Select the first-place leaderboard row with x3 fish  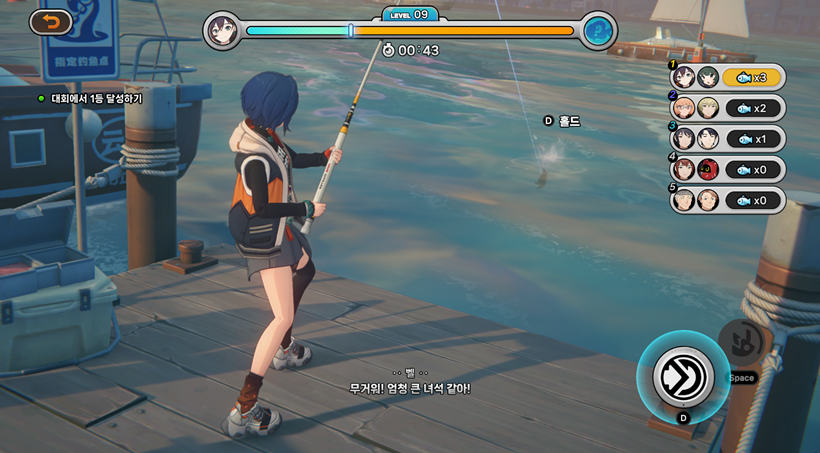[x=729, y=77]
